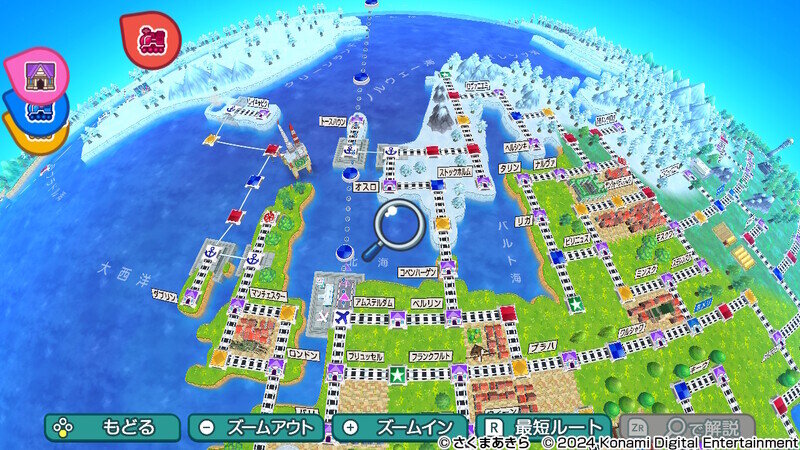Pick the ベルリン station tile
800x450 pixels.
(453, 316)
